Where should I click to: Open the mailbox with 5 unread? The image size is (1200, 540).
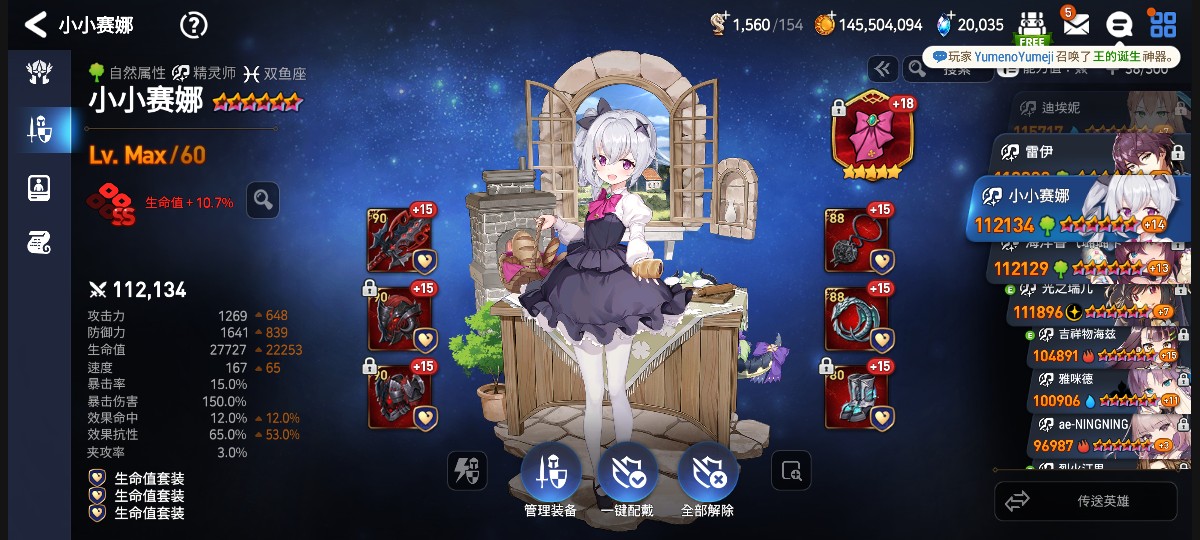tap(1075, 24)
